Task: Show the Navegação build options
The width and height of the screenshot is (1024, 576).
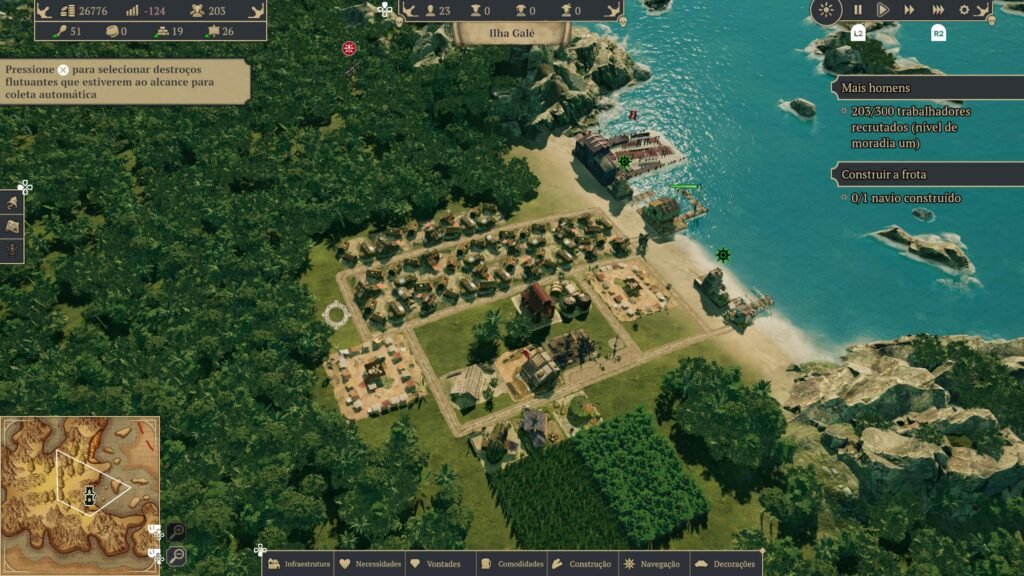Action: pyautogui.click(x=652, y=564)
